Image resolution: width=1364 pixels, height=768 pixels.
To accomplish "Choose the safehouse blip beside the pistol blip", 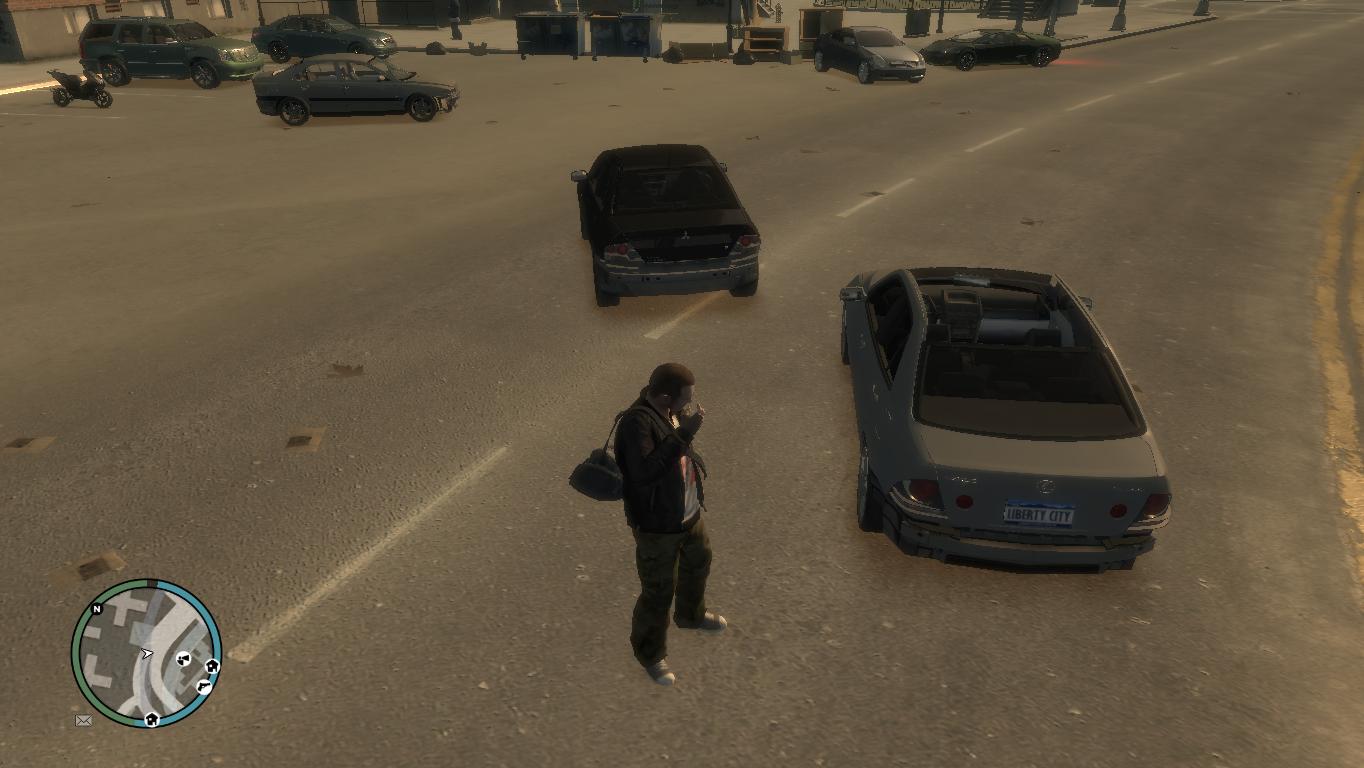I will (x=212, y=666).
